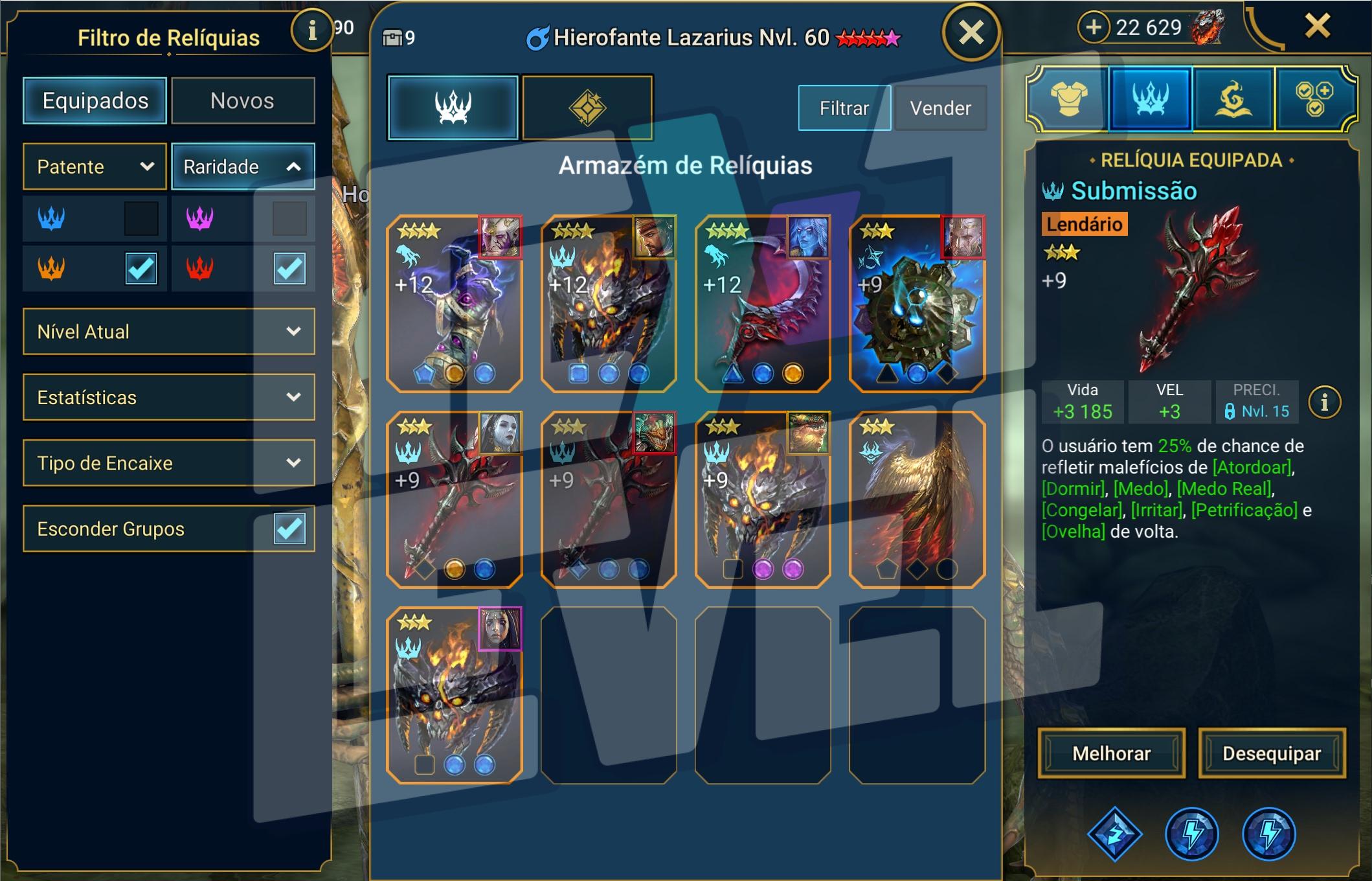Open the Vender sell mode
Viewport: 1372px width, 881px height.
pyautogui.click(x=940, y=108)
